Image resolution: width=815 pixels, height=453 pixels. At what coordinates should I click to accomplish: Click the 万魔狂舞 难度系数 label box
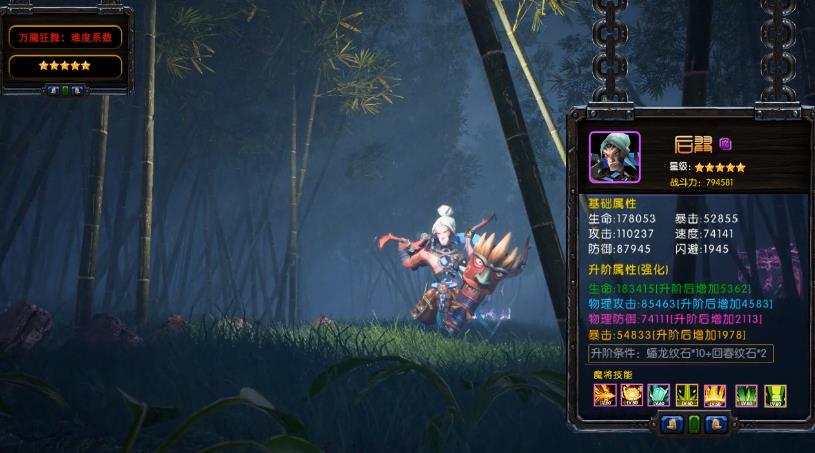coord(65,38)
